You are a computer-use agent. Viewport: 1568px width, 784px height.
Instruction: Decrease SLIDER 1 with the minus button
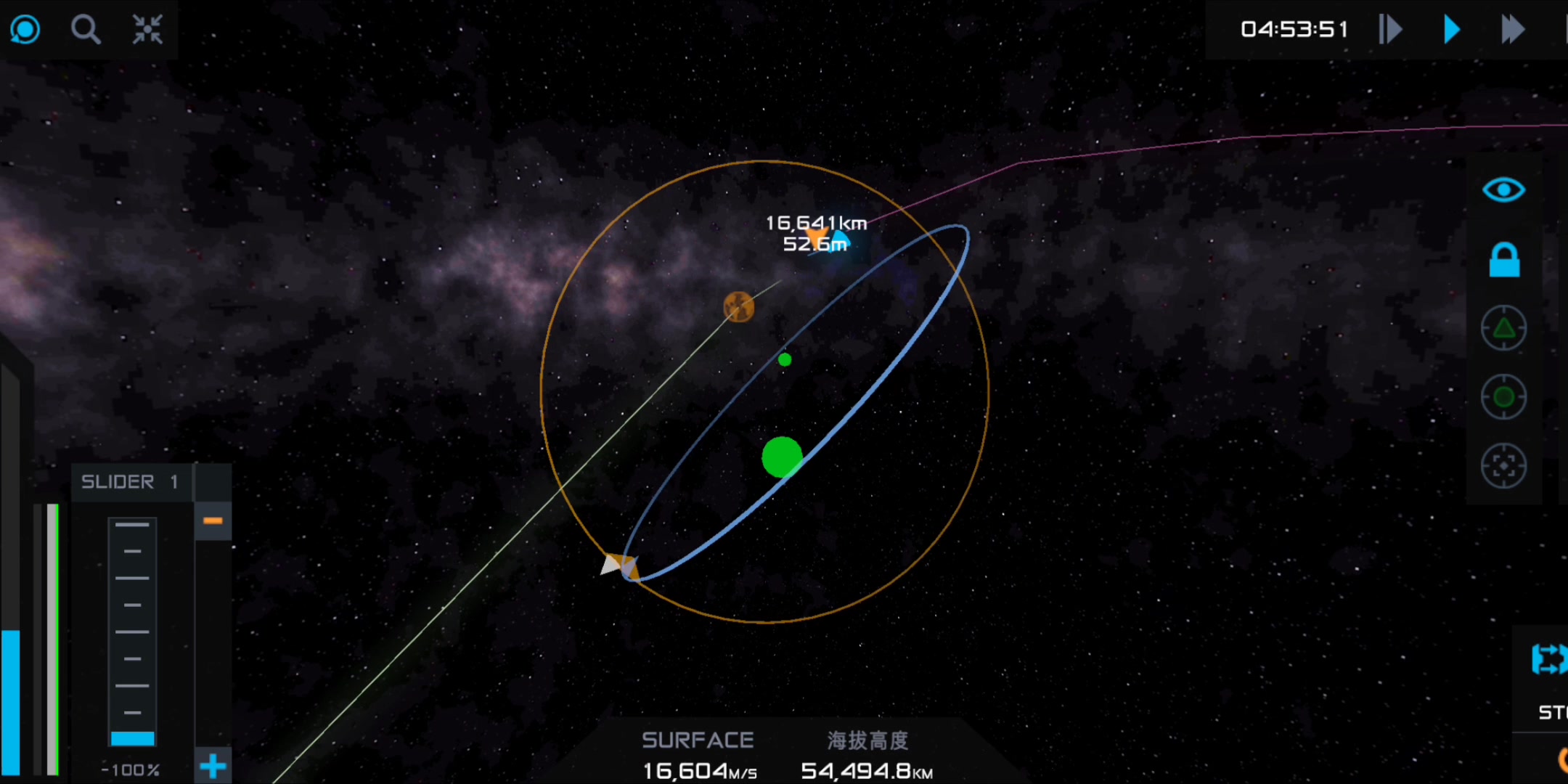coord(212,520)
